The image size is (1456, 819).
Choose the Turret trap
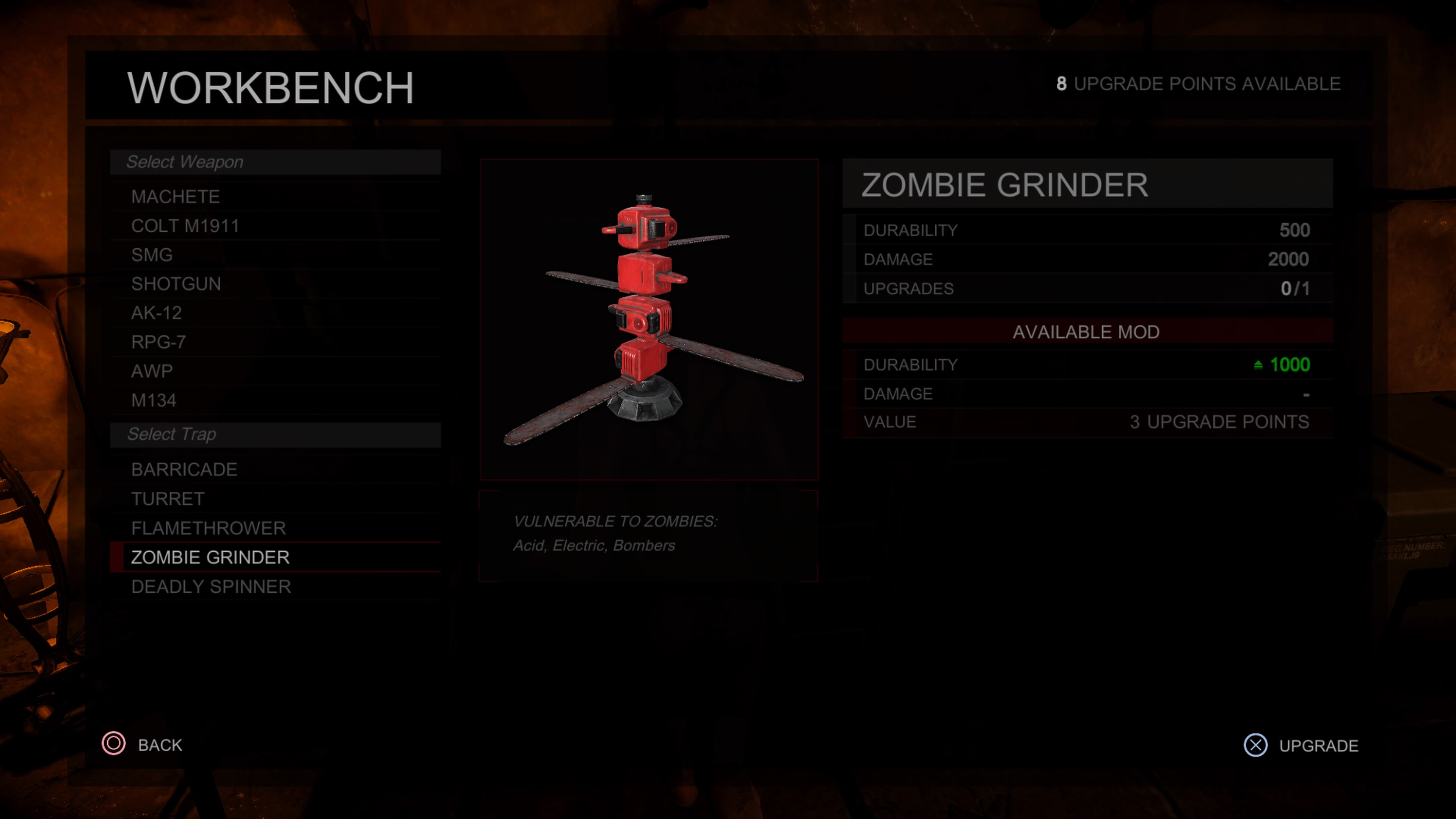pos(168,499)
